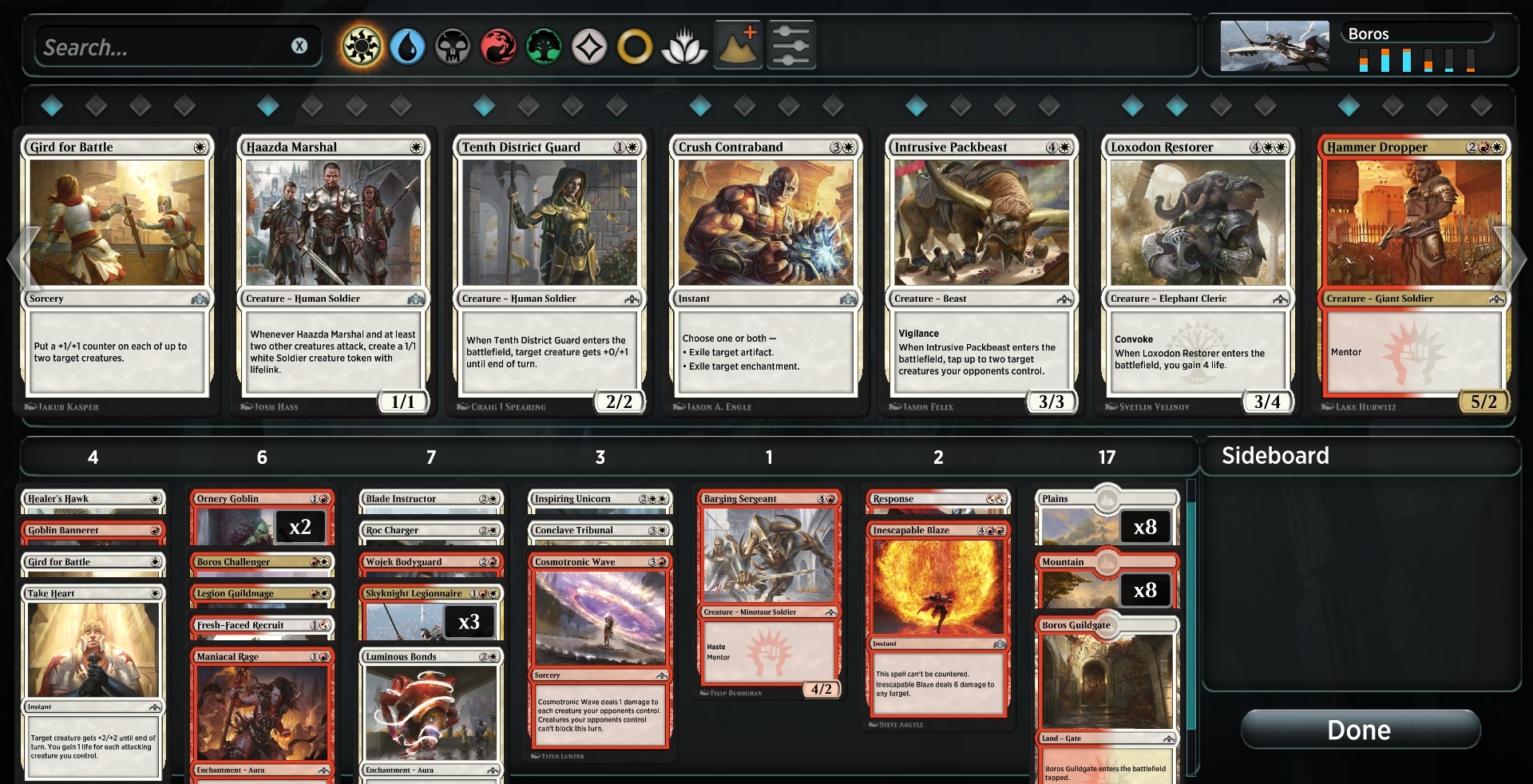Enable the white mana filter
Viewport: 1533px width, 784px height.
[x=360, y=46]
